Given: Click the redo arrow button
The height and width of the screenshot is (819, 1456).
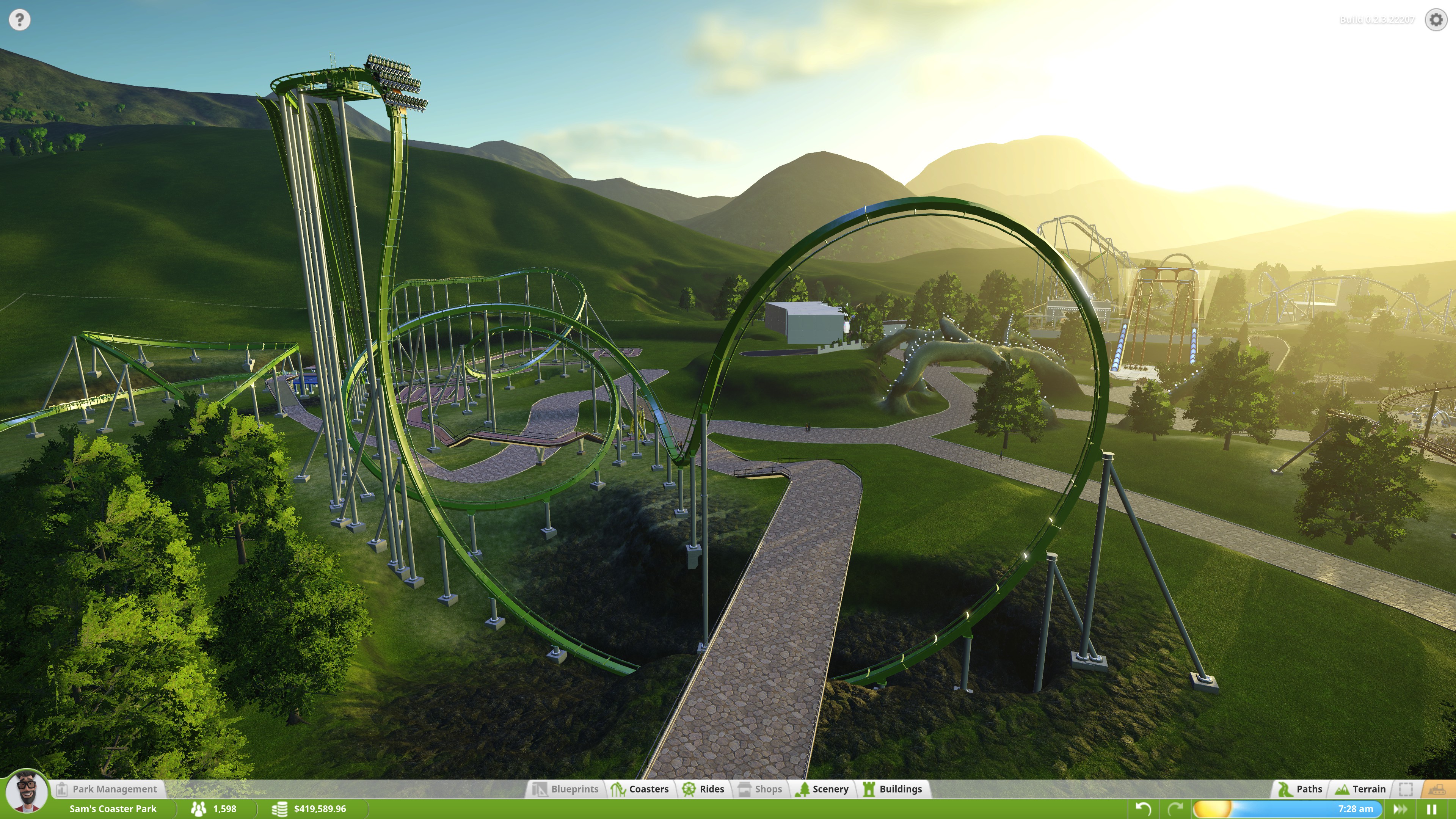Looking at the screenshot, I should 1176,809.
